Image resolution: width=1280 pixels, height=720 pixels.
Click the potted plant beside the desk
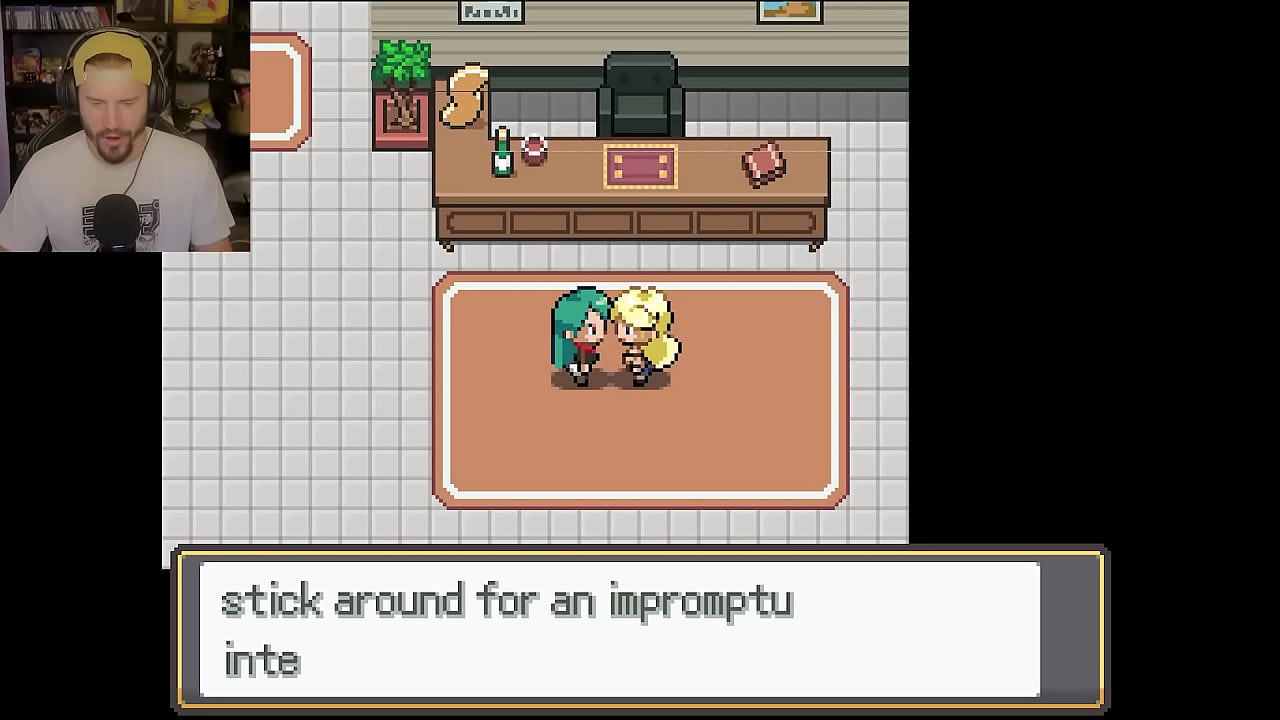(x=403, y=85)
